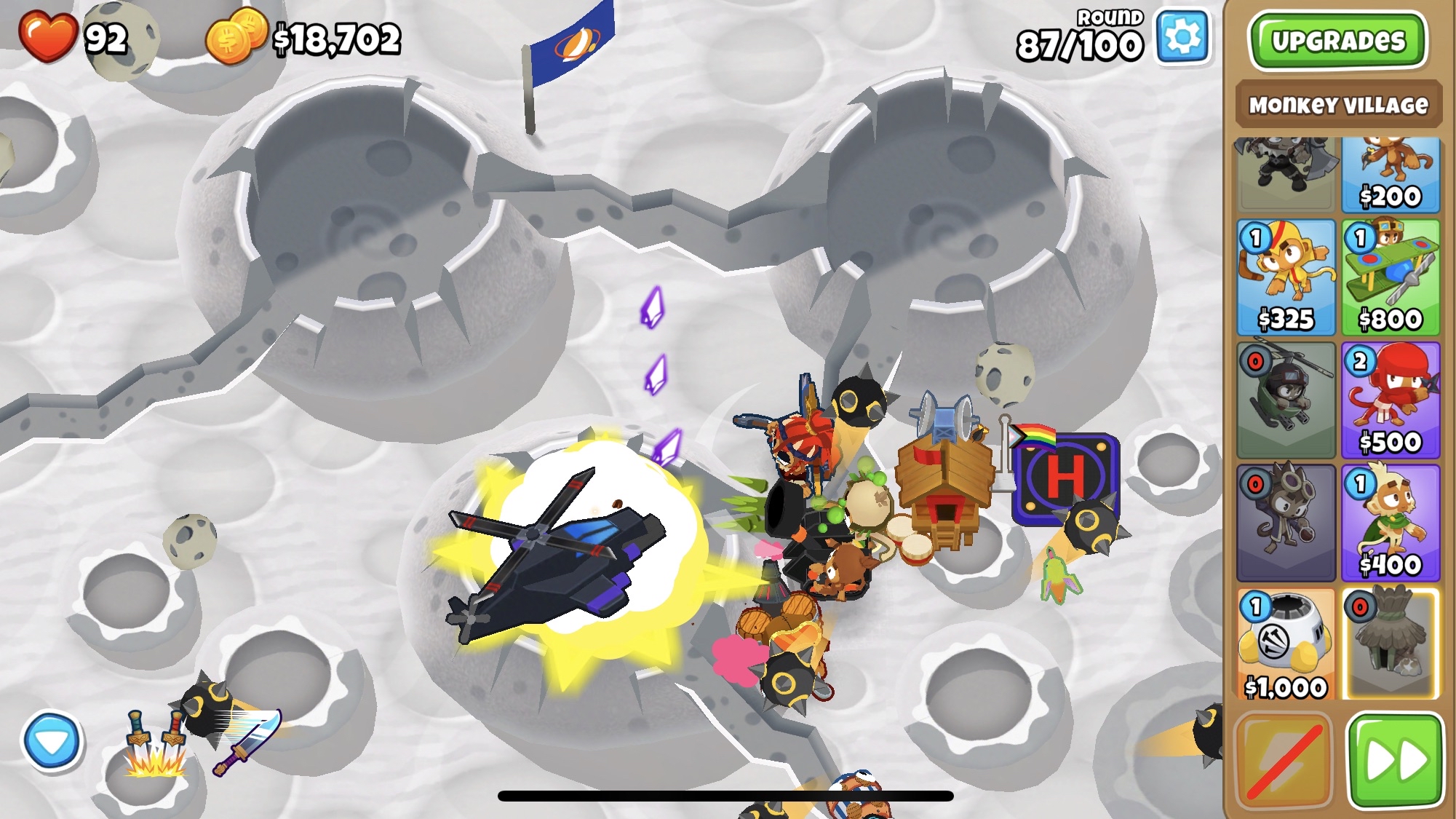
Task: Pick the $800 Monkey Ace plane
Action: click(1391, 277)
